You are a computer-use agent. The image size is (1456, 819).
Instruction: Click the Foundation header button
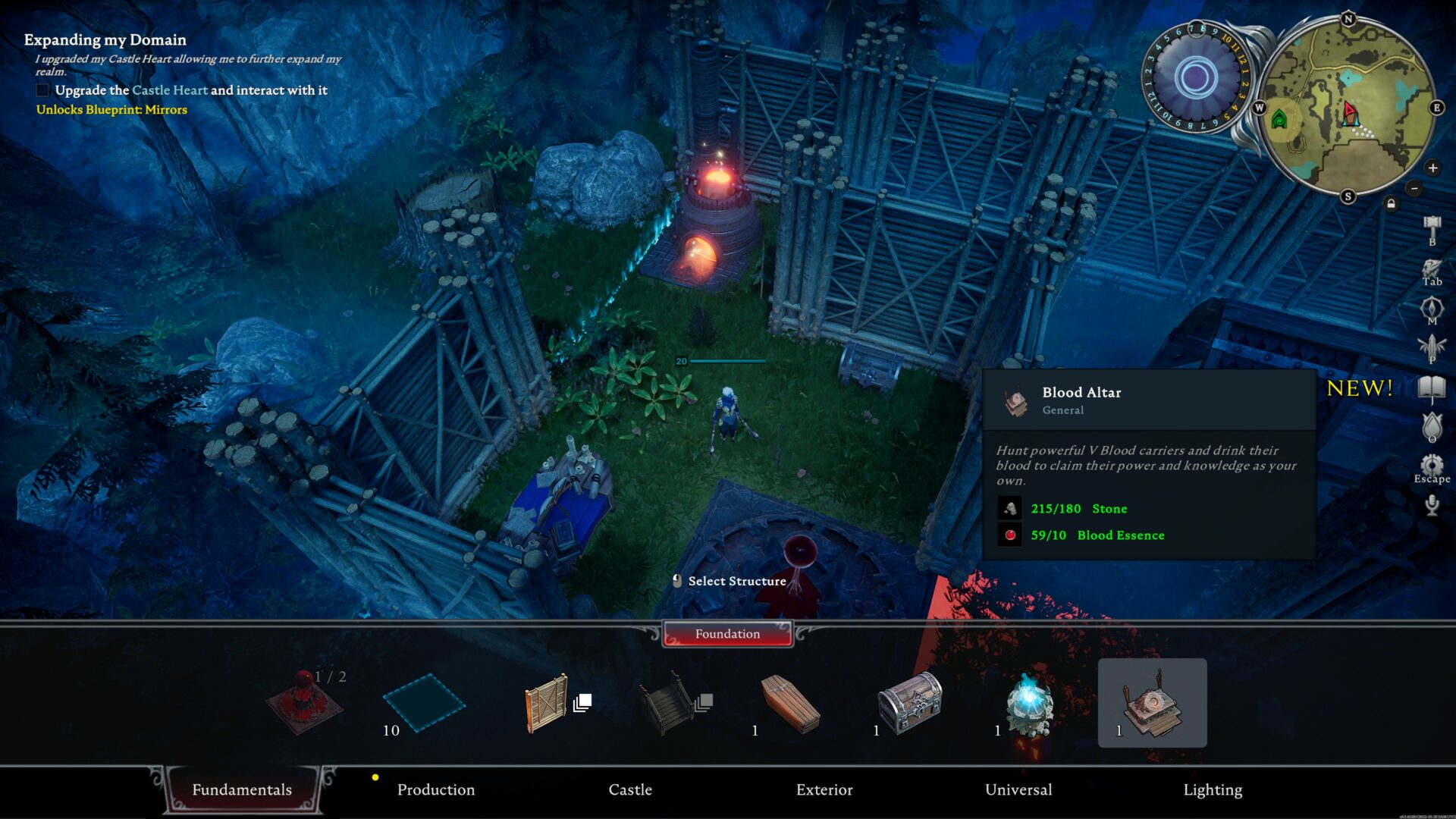tap(726, 634)
